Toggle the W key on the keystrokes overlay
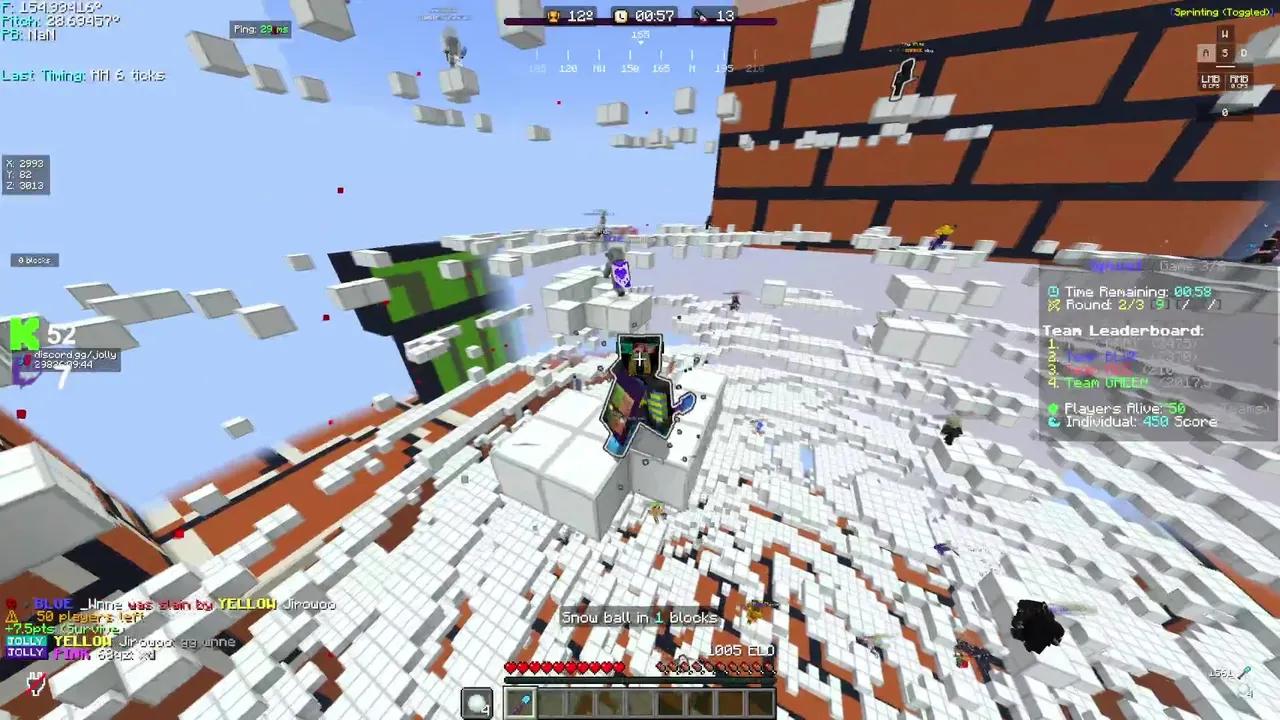 pyautogui.click(x=1224, y=33)
